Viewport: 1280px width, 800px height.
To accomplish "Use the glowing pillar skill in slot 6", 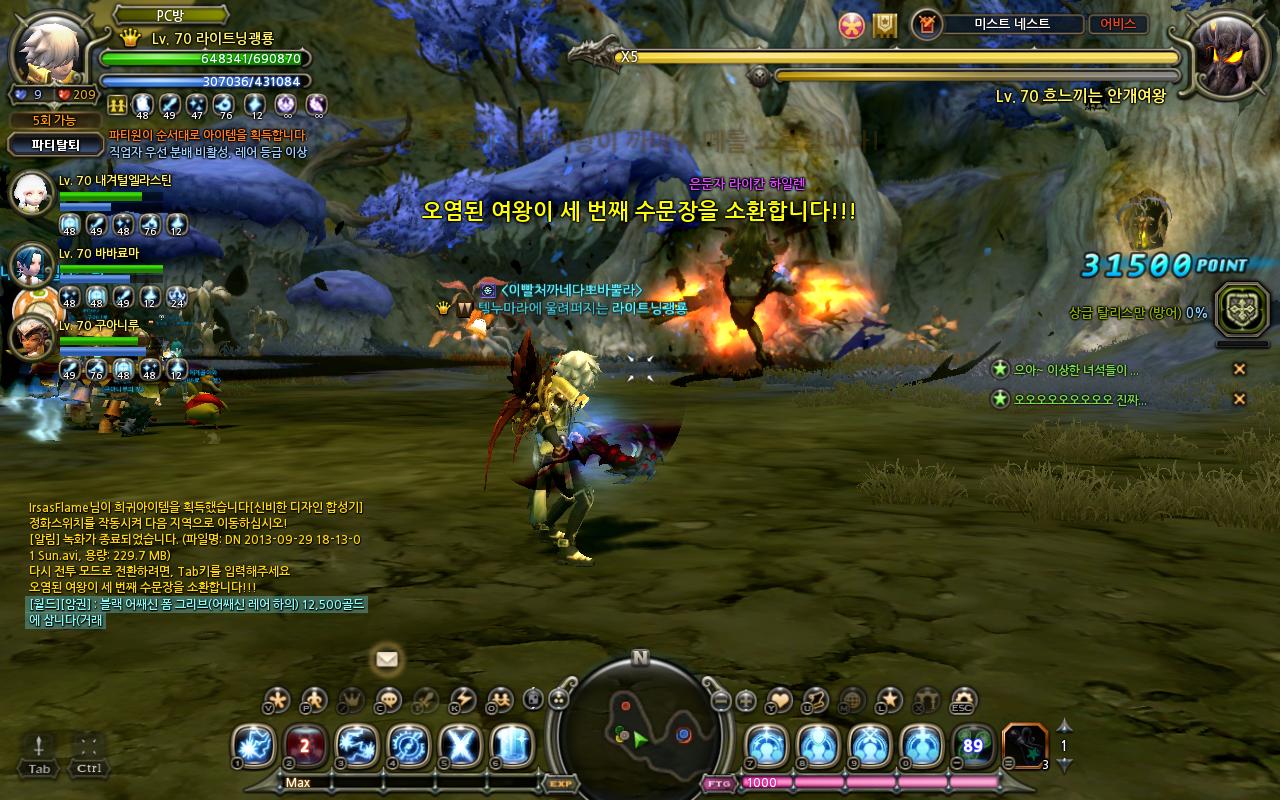I will (513, 746).
